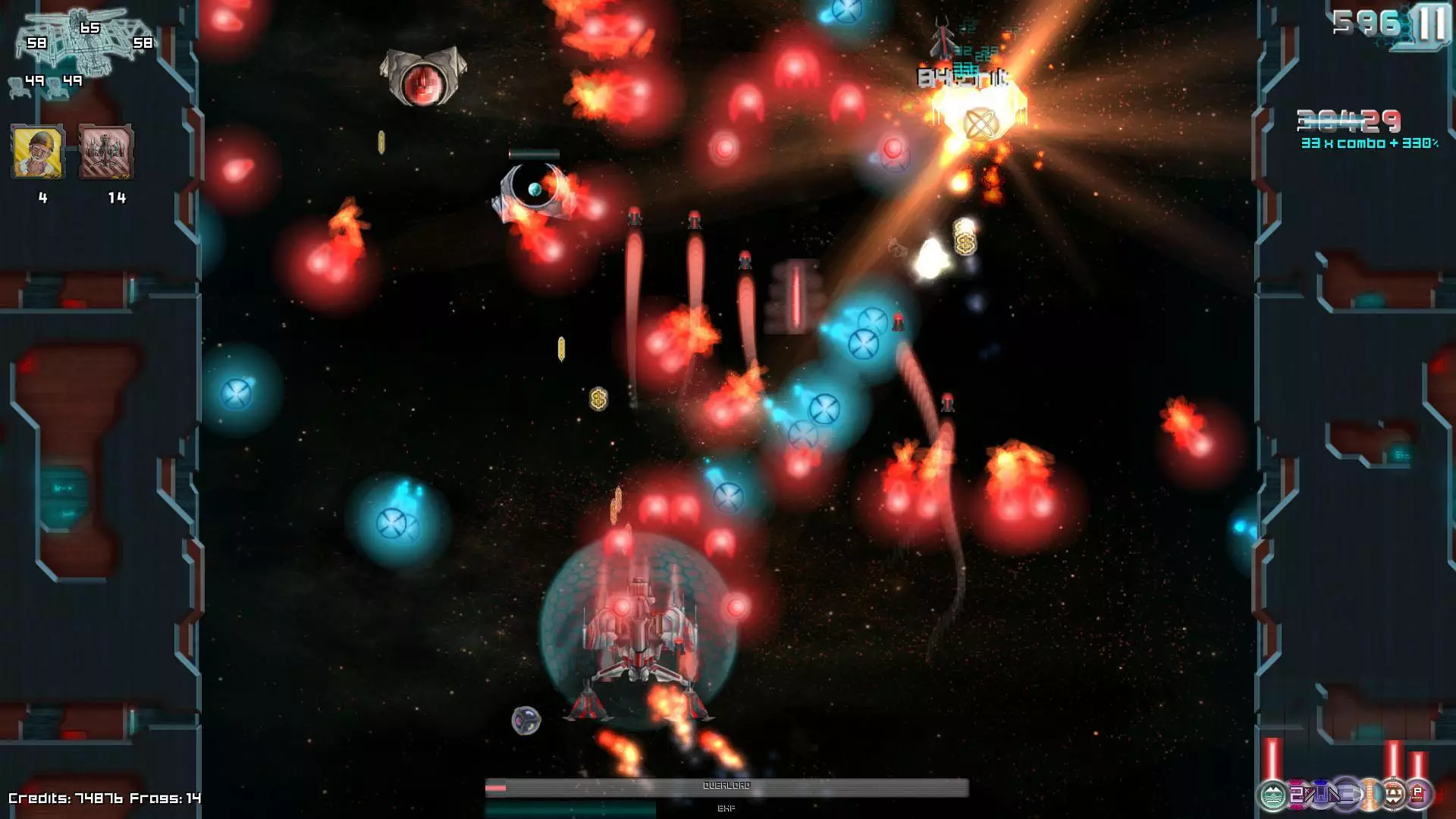Select the green shield power-up icon
This screenshot has width=1456, height=819.
point(1272,796)
